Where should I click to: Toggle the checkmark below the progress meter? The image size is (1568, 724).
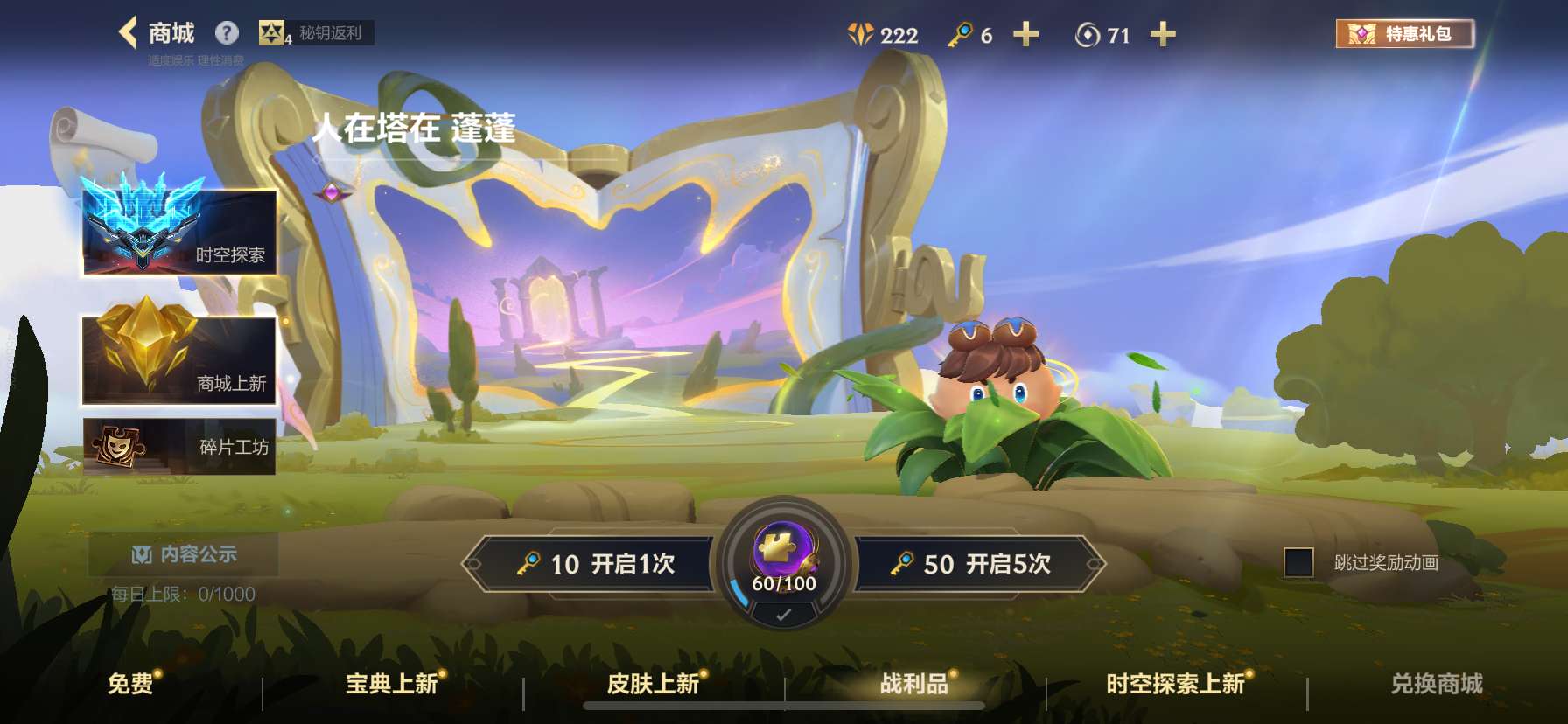pyautogui.click(x=782, y=615)
